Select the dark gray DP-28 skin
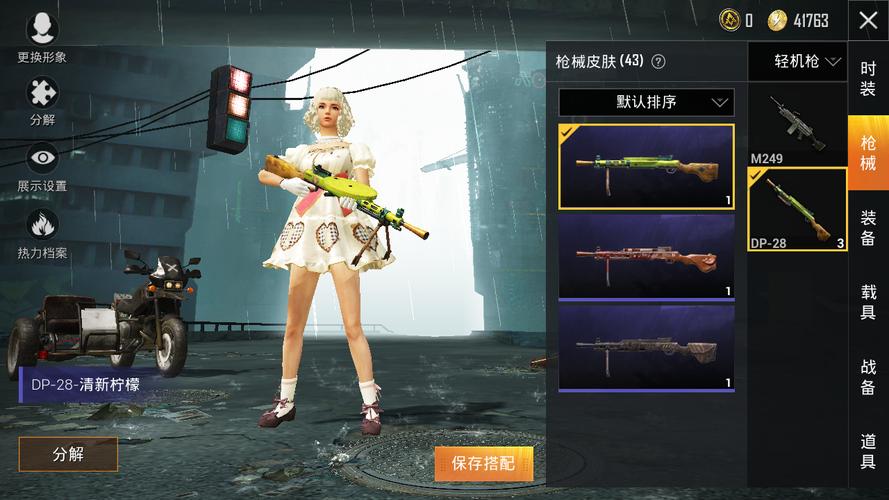Image resolution: width=889 pixels, height=500 pixels. click(x=646, y=347)
